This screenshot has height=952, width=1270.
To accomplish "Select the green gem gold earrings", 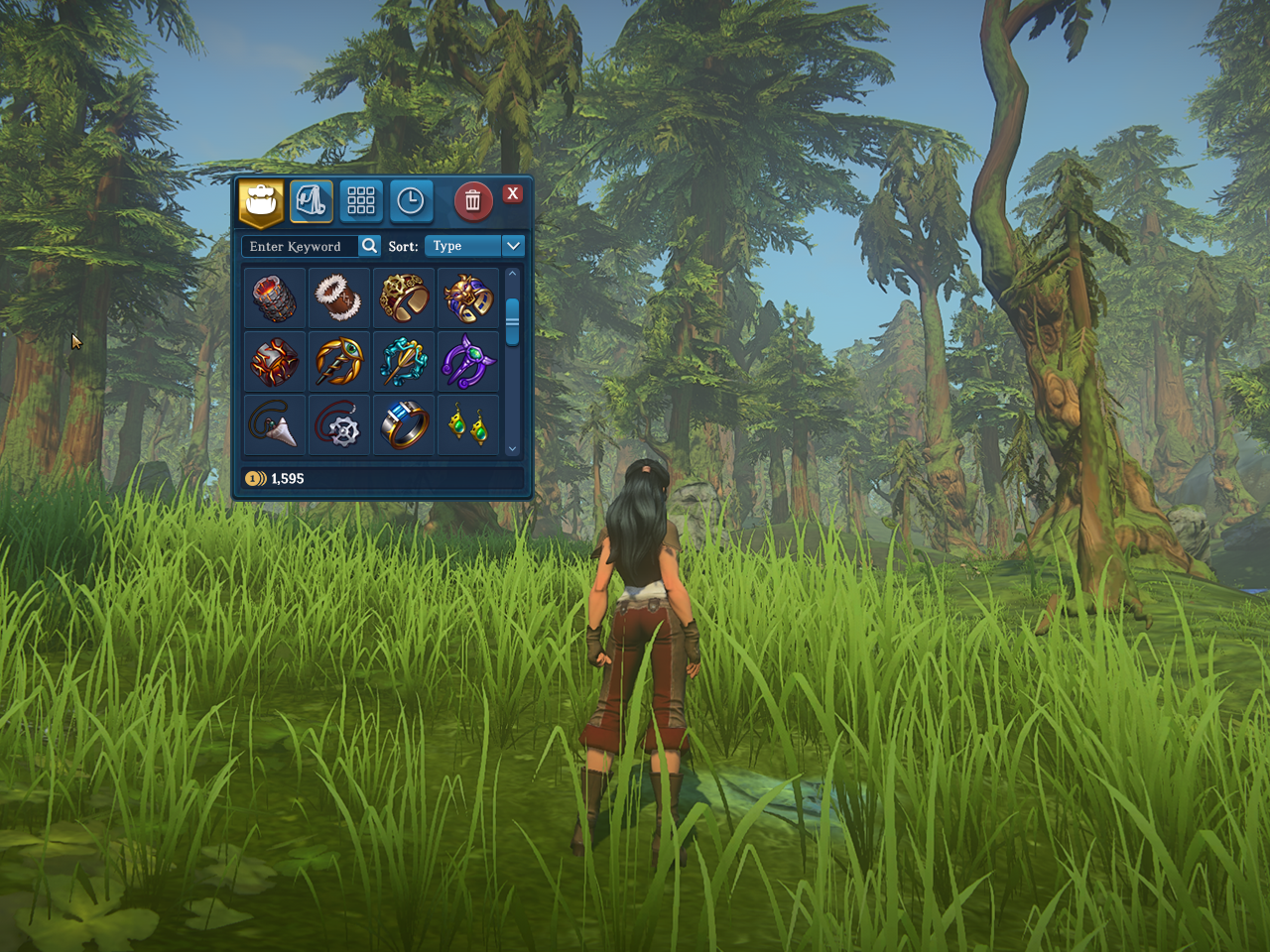I will point(468,424).
